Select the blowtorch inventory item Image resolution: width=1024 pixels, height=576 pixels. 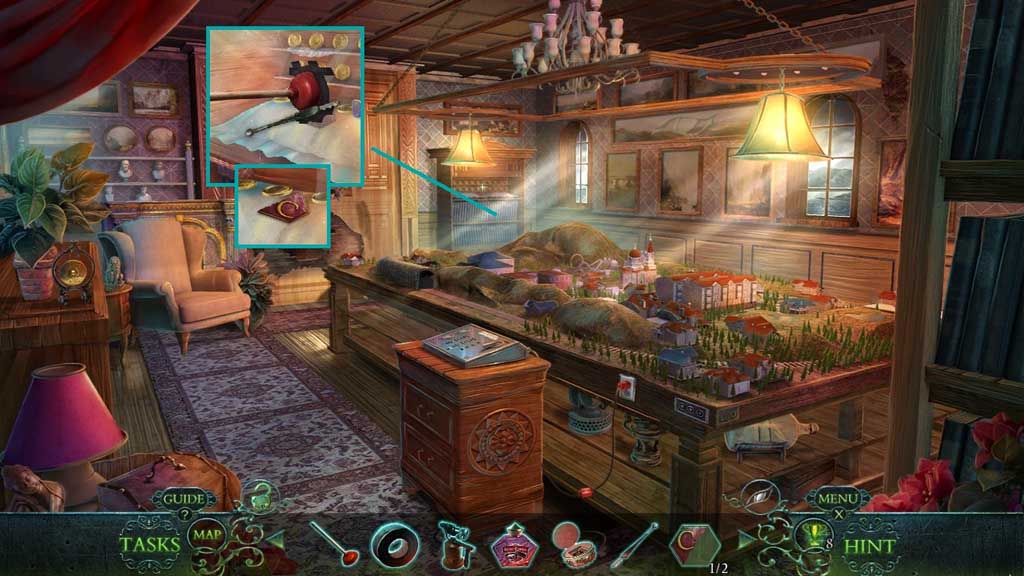click(453, 545)
